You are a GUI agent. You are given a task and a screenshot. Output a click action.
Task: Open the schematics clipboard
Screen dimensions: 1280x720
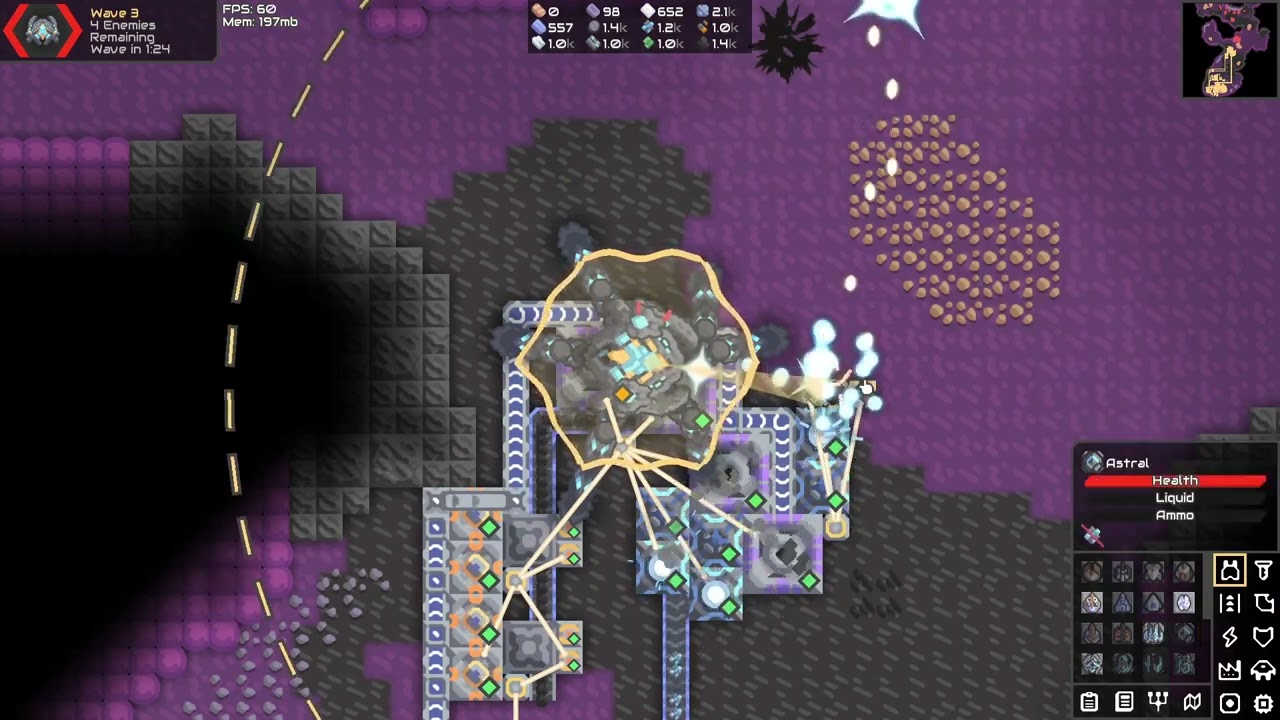[x=1090, y=702]
